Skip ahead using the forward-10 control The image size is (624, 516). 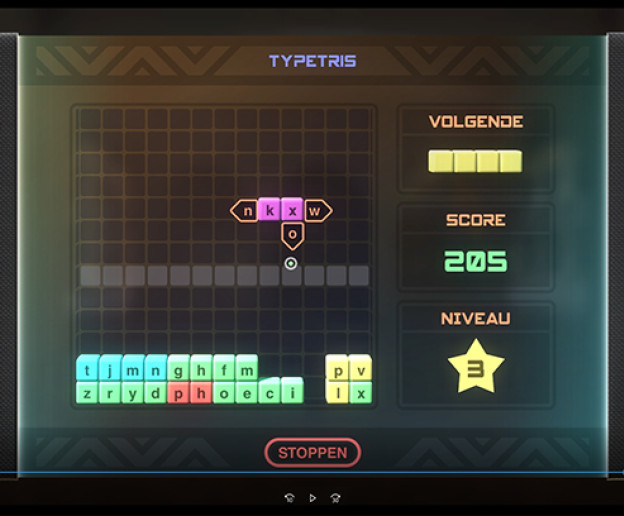(x=335, y=497)
